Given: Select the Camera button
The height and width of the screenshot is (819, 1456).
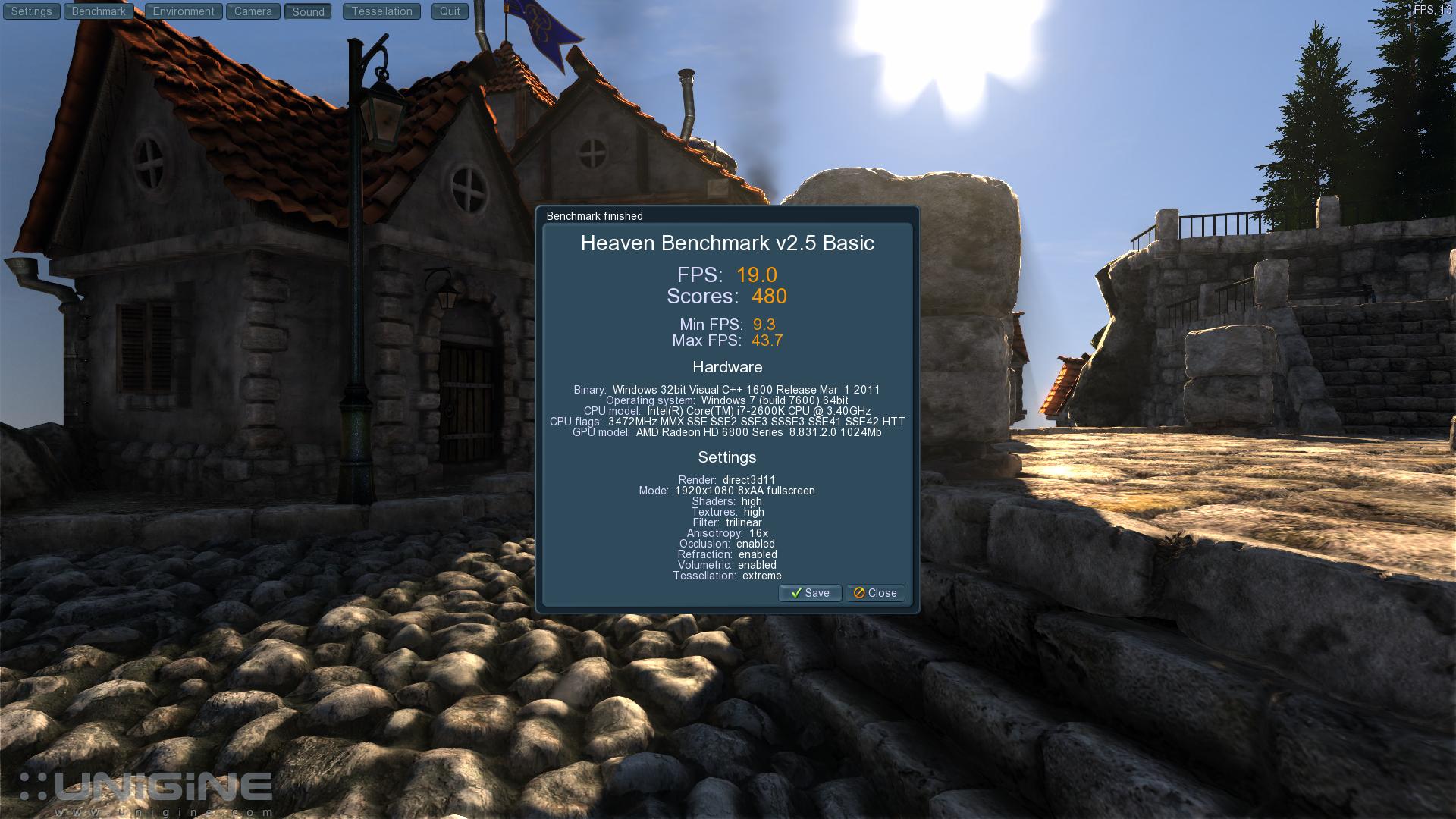Looking at the screenshot, I should (253, 11).
